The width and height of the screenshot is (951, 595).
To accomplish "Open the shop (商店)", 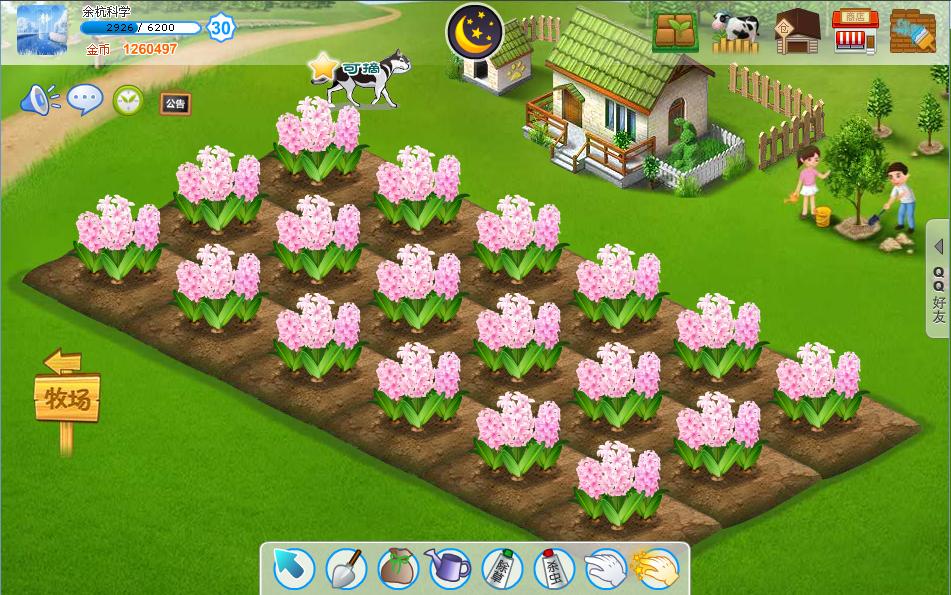I will (x=854, y=31).
